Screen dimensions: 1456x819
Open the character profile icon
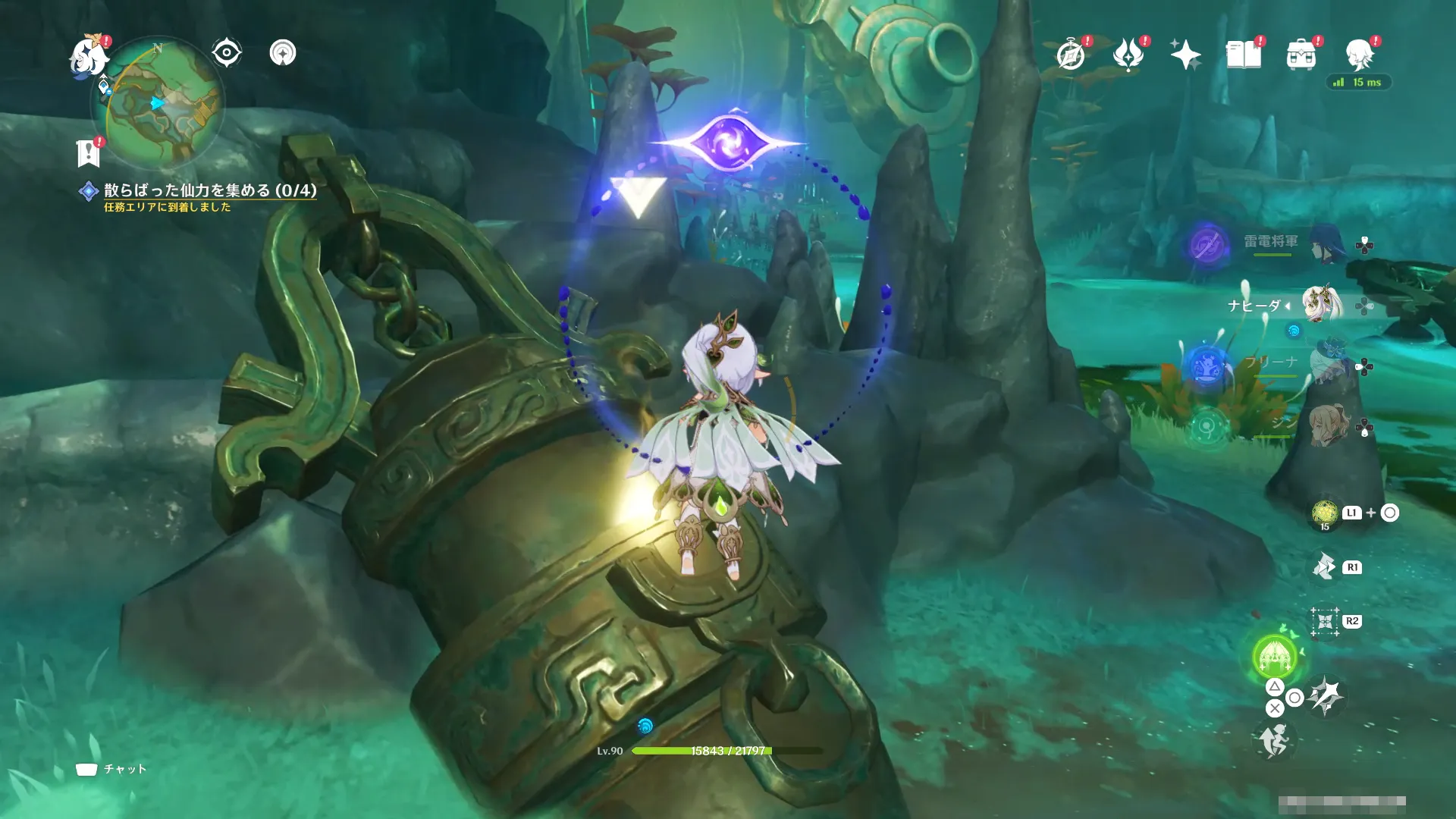[x=1359, y=55]
